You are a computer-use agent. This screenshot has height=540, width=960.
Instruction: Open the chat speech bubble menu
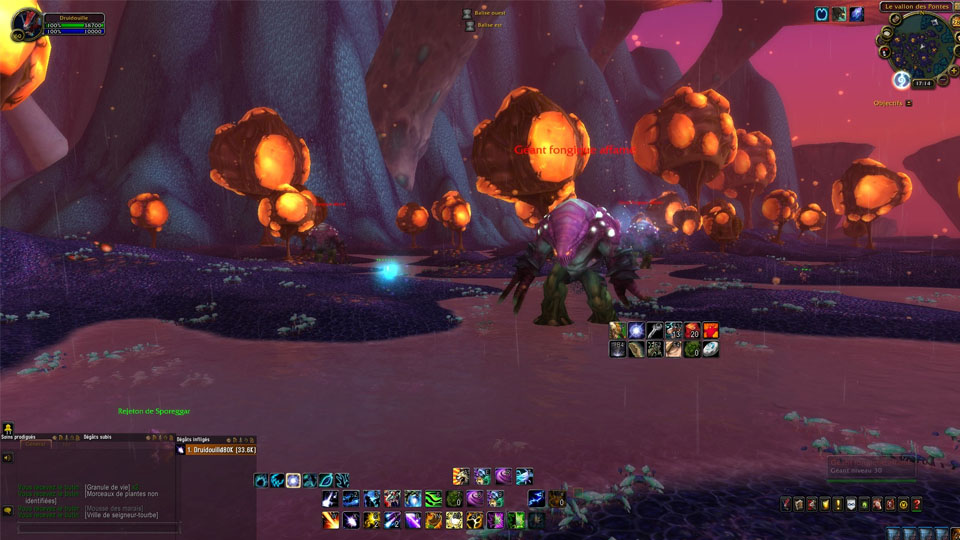[x=8, y=511]
